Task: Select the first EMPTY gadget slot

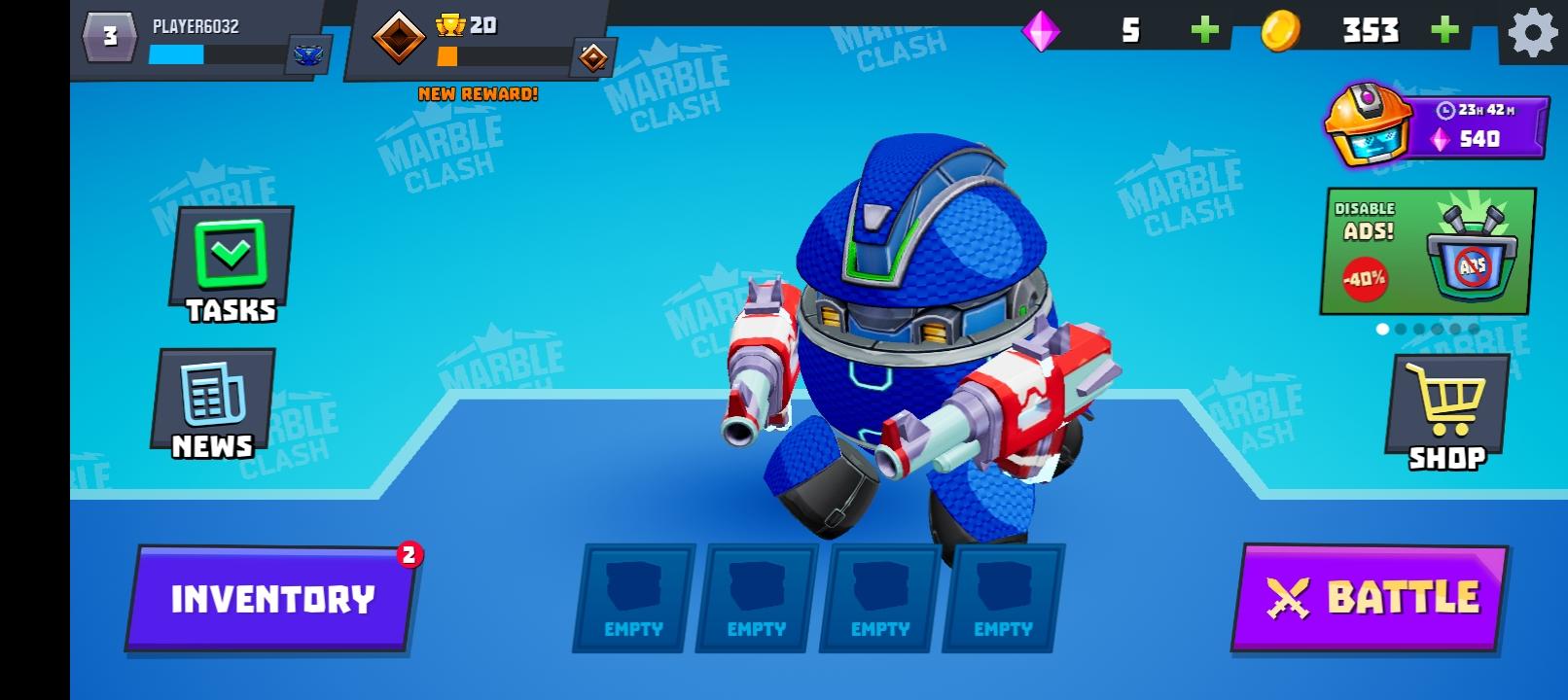Action: (x=628, y=597)
